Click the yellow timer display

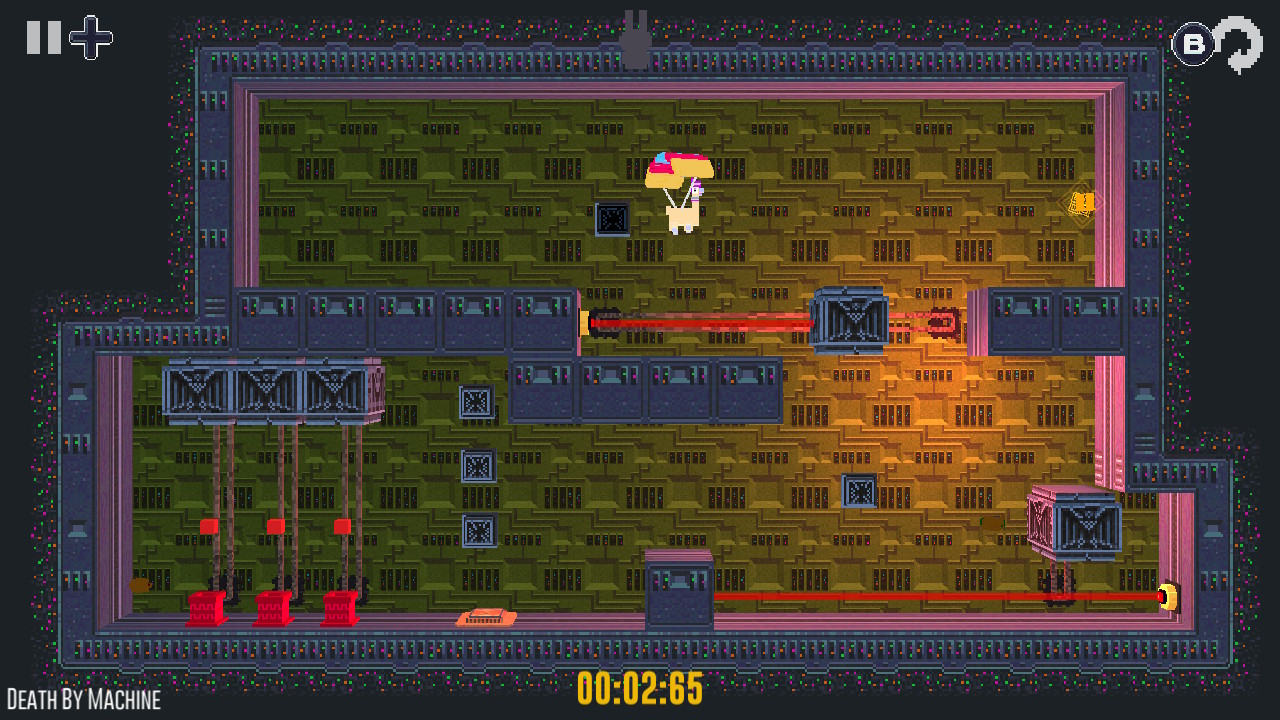(640, 688)
